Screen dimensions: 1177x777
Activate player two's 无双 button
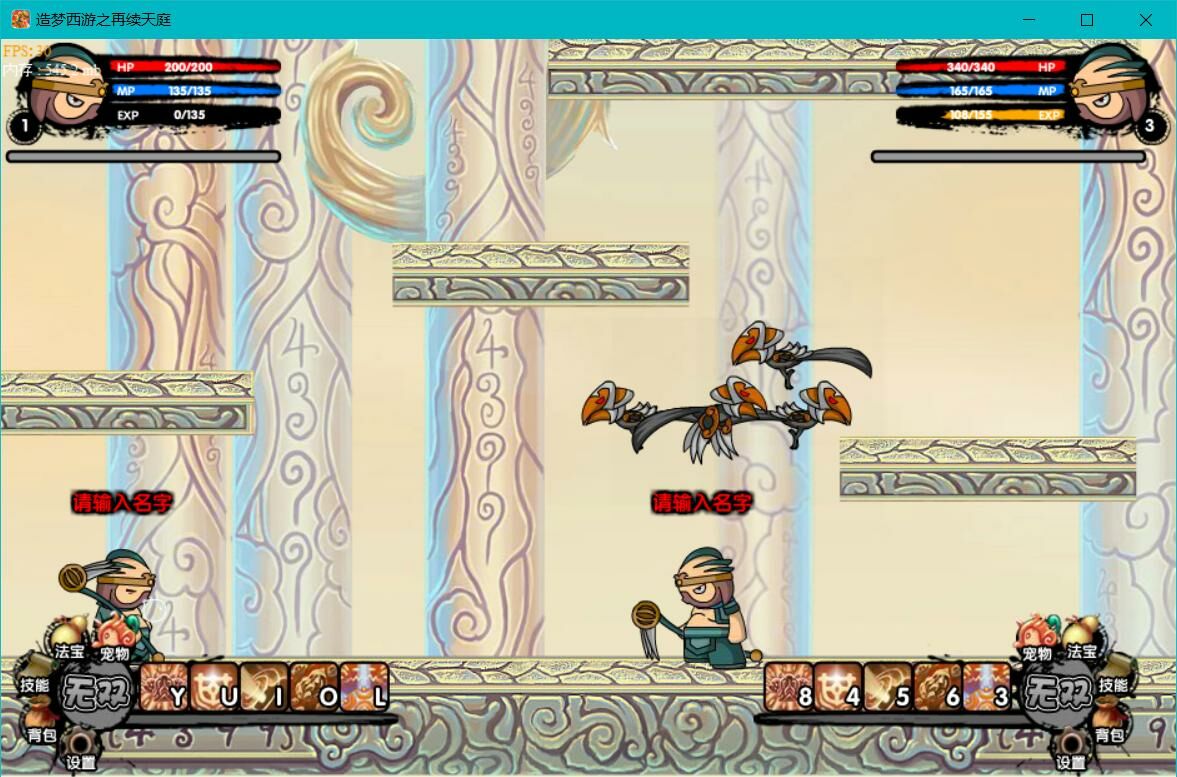(1057, 692)
